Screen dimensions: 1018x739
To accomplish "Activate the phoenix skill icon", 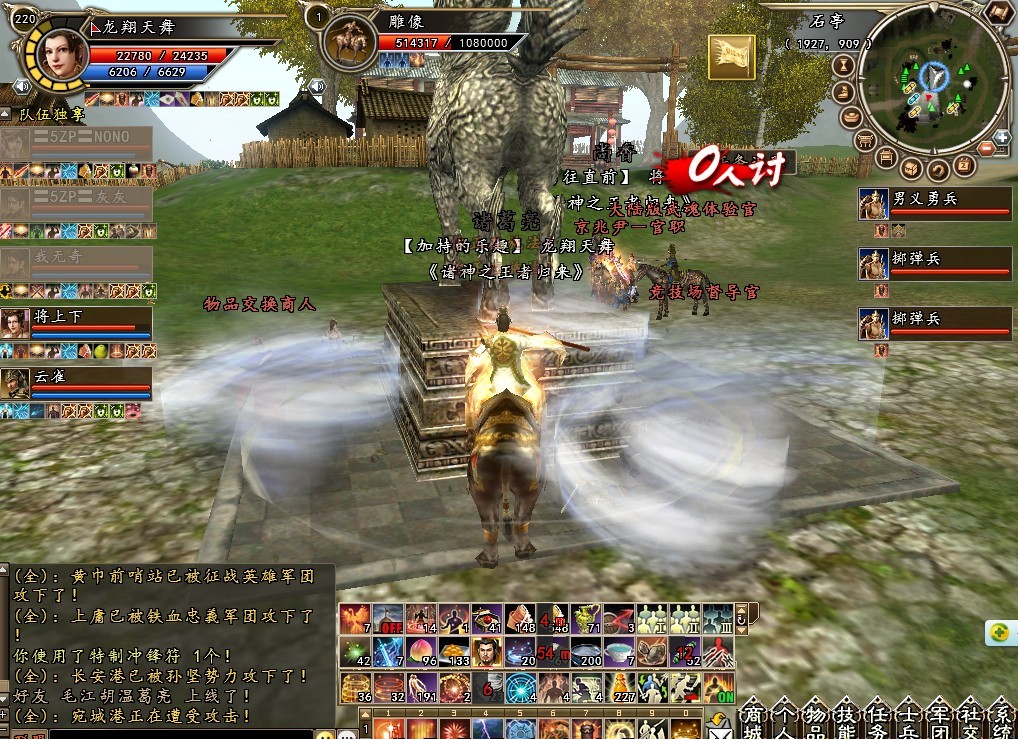I will pyautogui.click(x=355, y=620).
